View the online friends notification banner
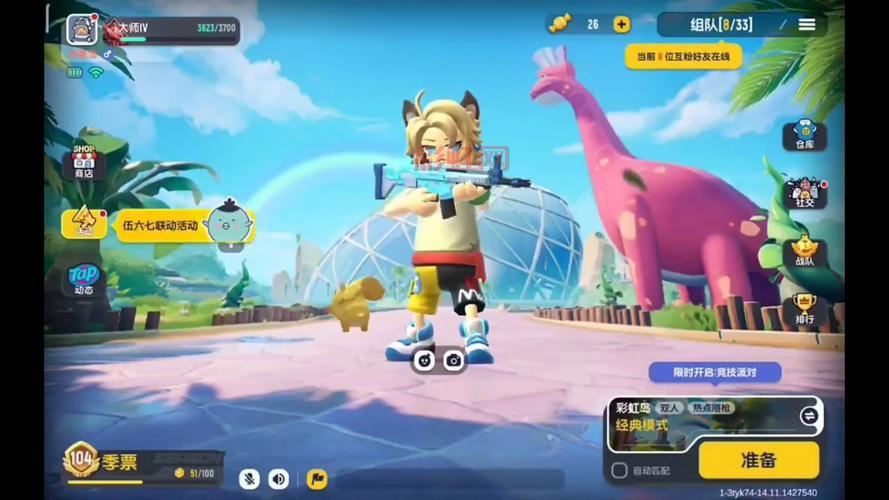The image size is (889, 500). [x=684, y=56]
